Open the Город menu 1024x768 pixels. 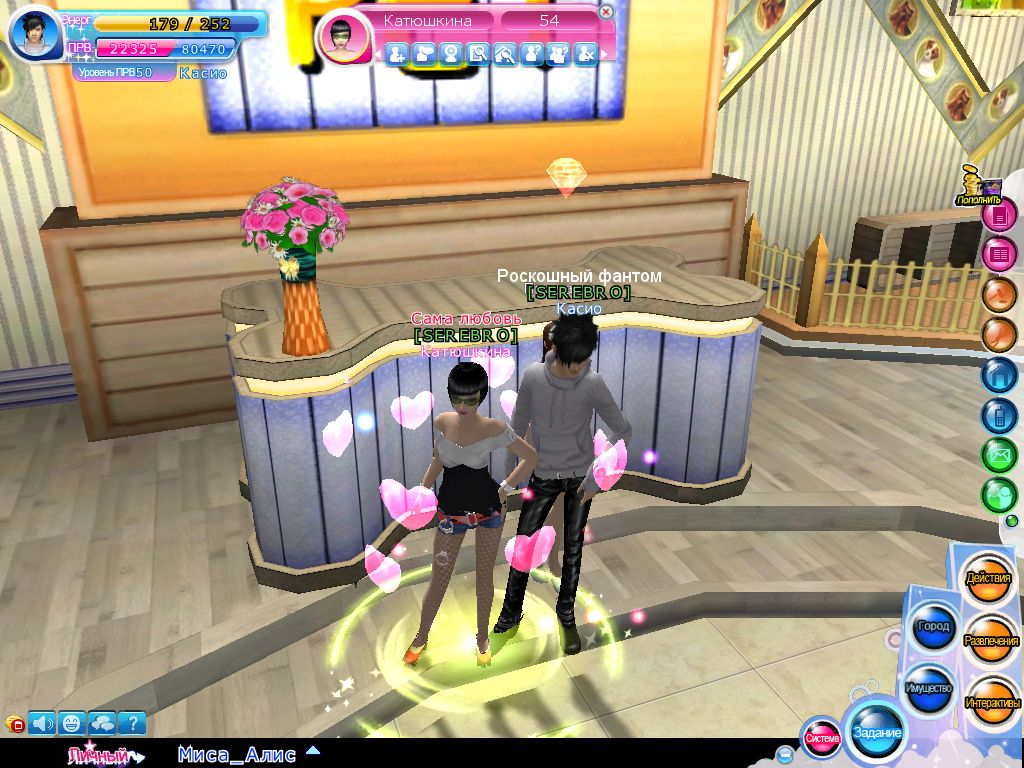[932, 626]
